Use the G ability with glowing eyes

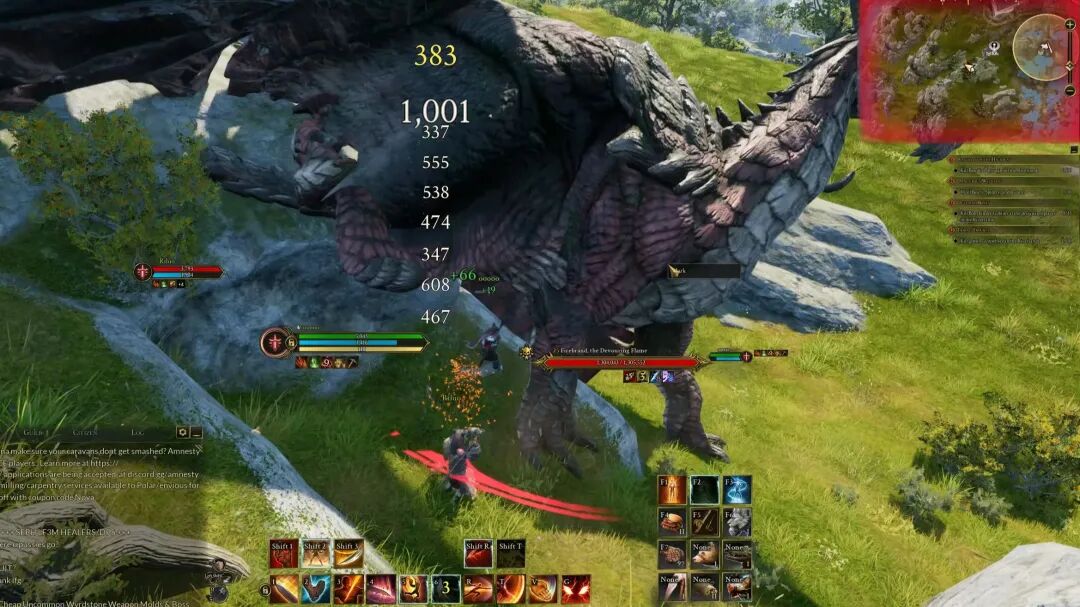[575, 589]
